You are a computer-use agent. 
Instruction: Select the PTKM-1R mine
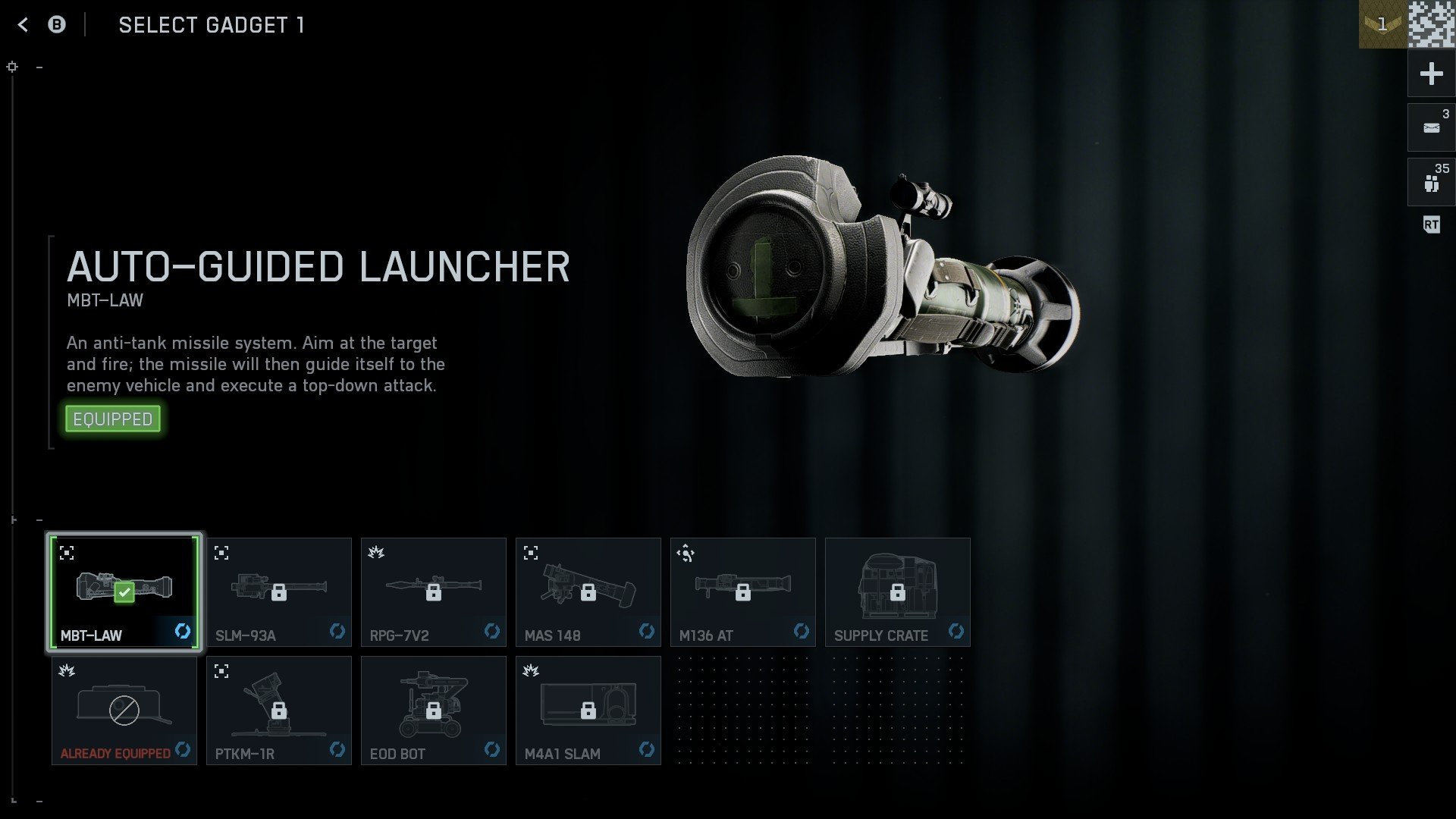pos(278,711)
